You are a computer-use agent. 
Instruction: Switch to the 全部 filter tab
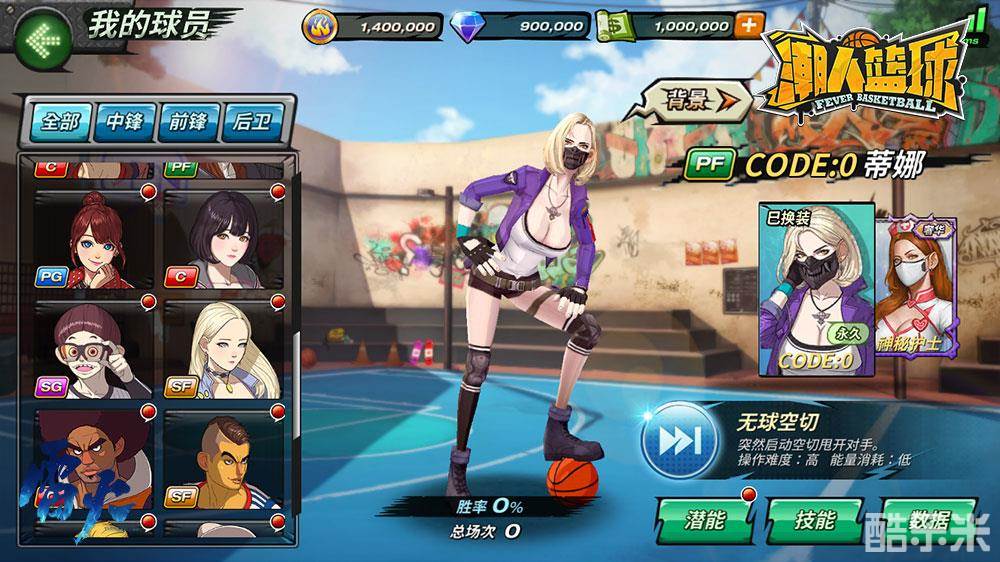click(59, 122)
